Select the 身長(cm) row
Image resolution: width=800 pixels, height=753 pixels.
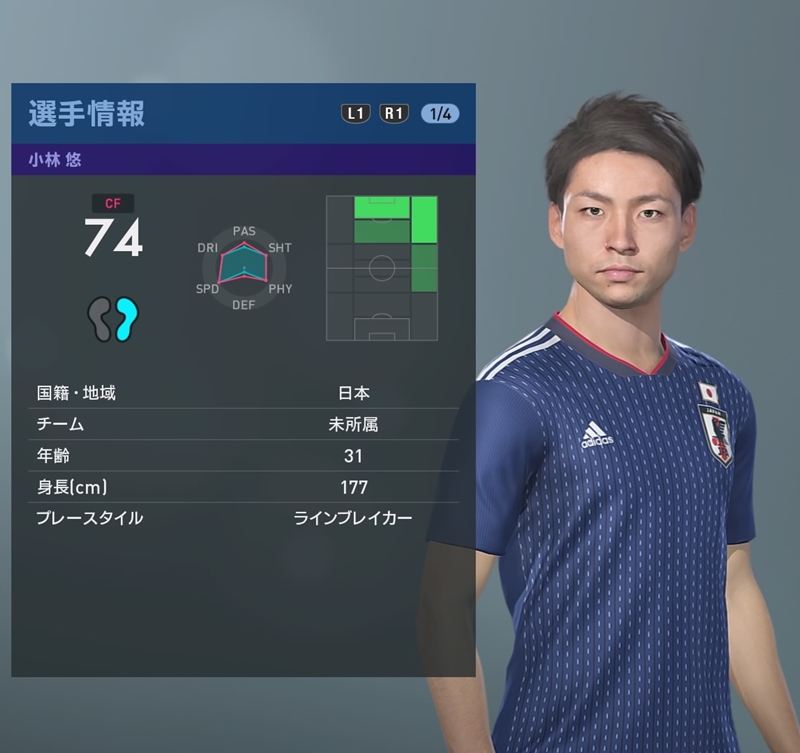(x=243, y=487)
